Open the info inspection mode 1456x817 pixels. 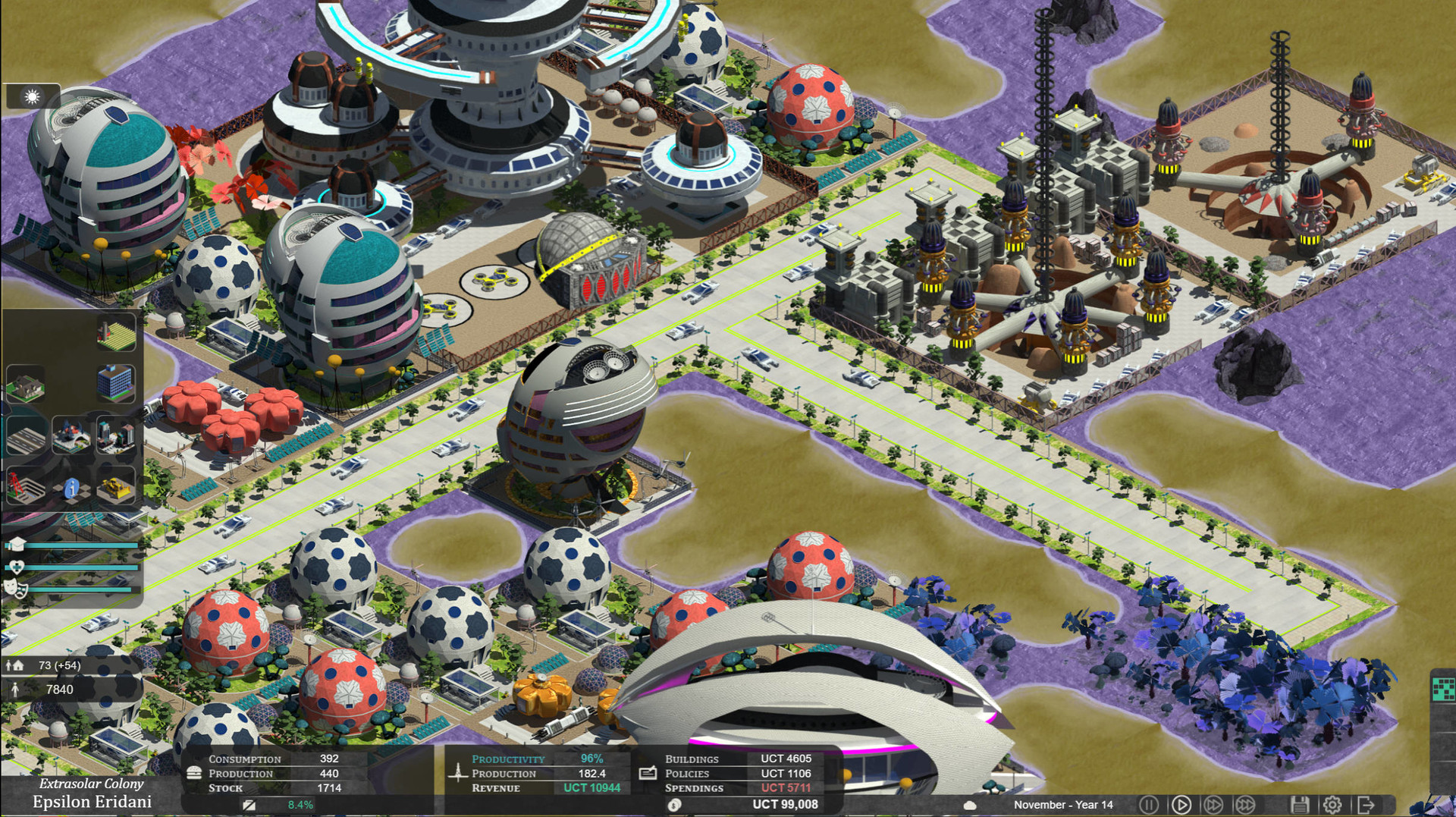[73, 489]
